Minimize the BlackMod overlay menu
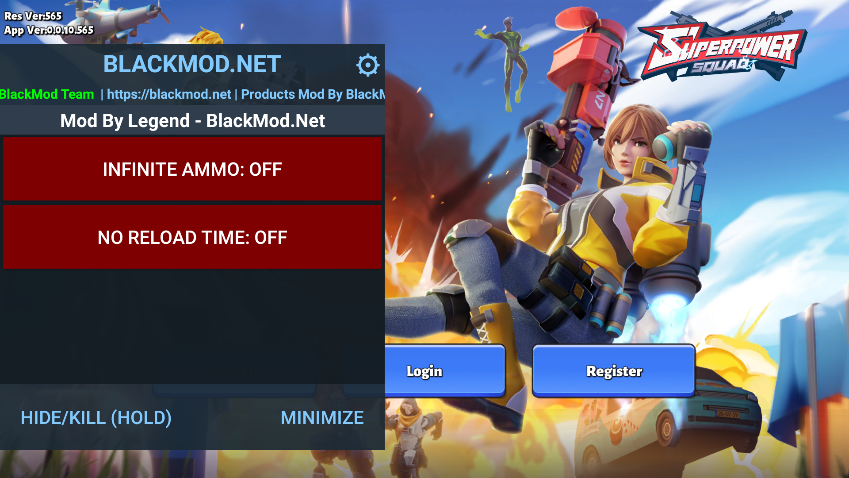Image resolution: width=849 pixels, height=478 pixels. coord(322,418)
